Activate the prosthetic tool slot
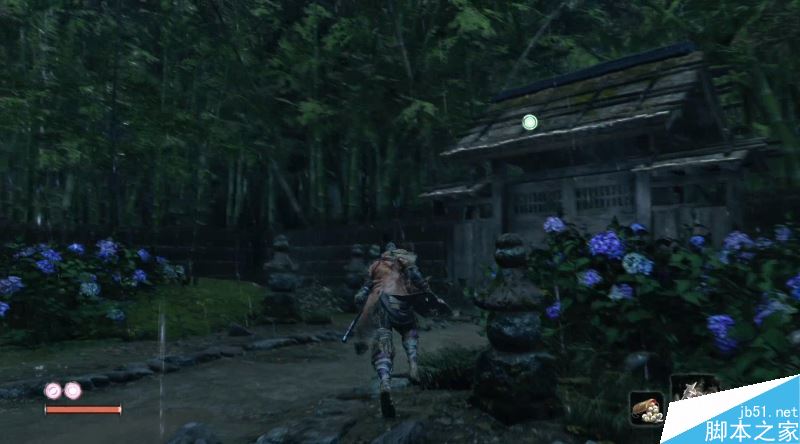The width and height of the screenshot is (800, 444). coord(693,390)
